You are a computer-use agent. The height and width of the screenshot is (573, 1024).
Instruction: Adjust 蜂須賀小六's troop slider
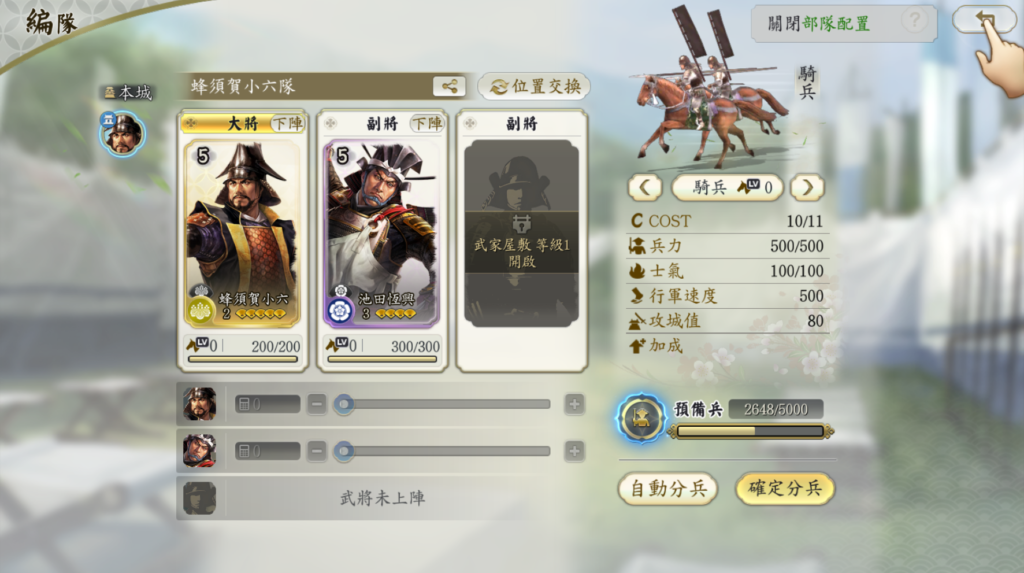pyautogui.click(x=345, y=404)
